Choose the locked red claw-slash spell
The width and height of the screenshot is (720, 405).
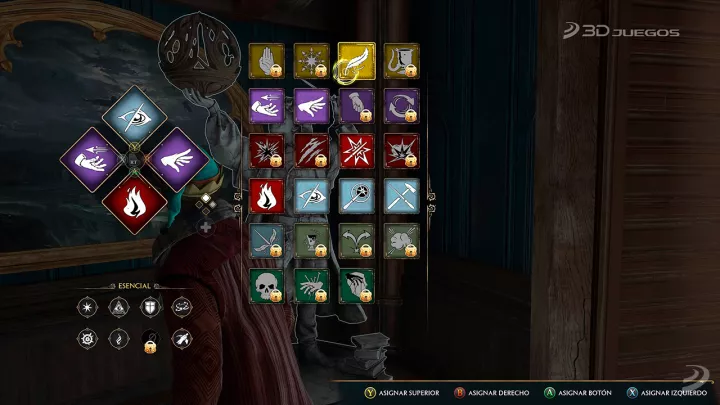pos(311,150)
